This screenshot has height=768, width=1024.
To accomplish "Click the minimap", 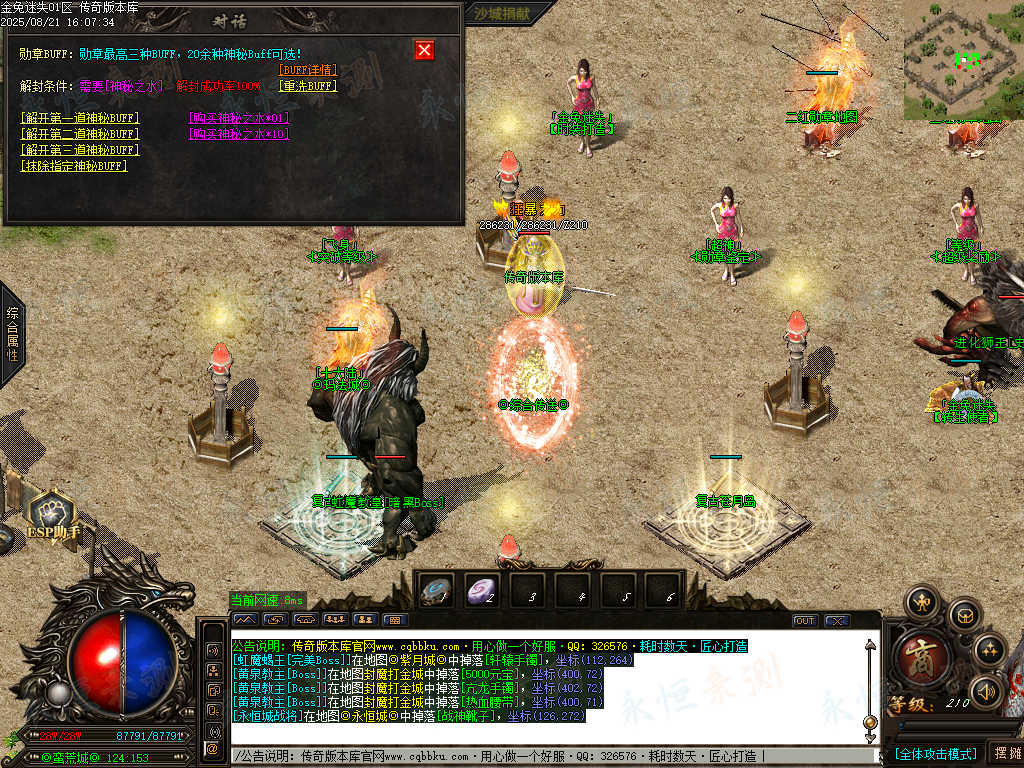I will [x=964, y=60].
